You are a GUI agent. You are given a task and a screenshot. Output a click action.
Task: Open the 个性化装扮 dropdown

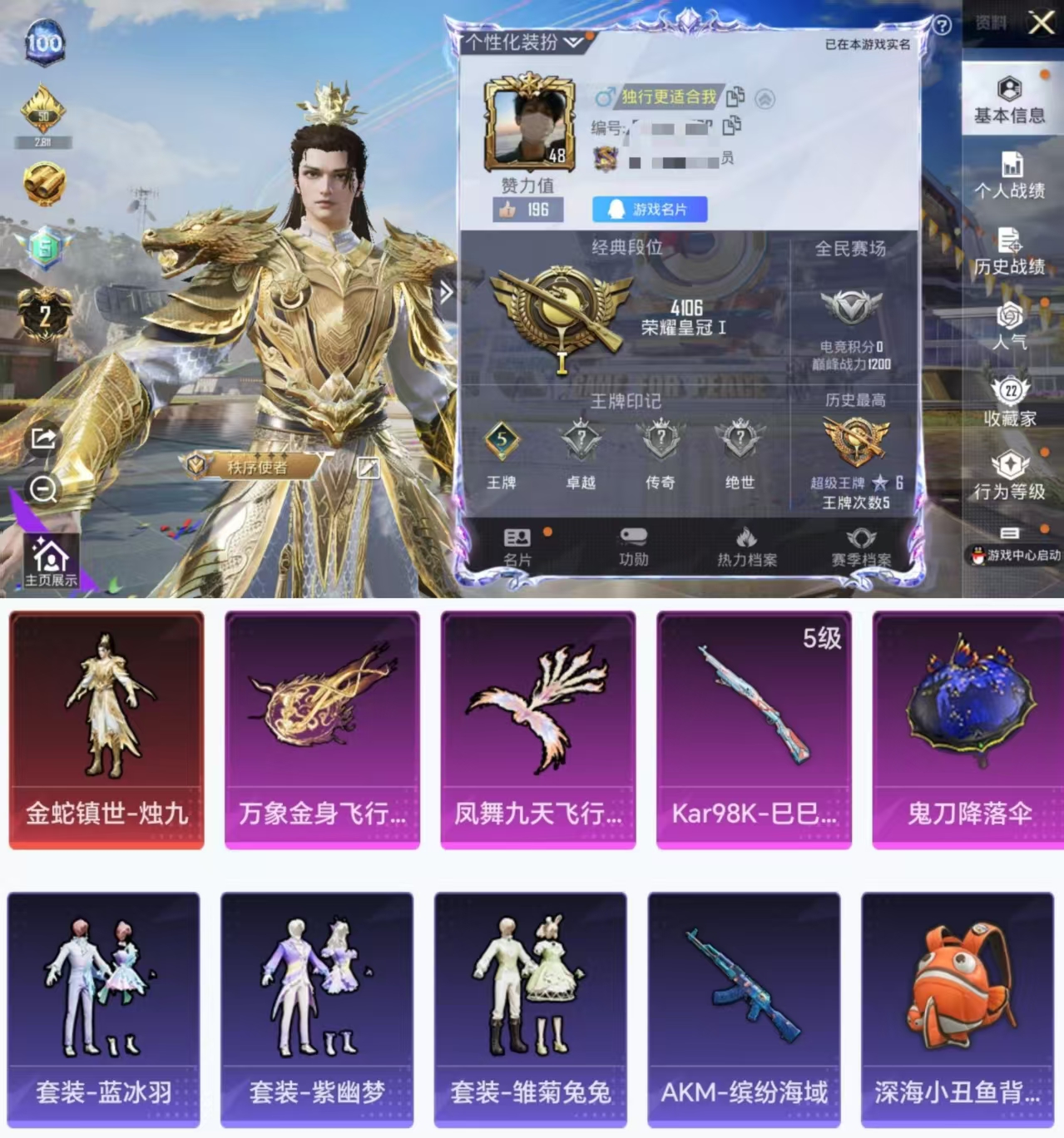[x=523, y=42]
